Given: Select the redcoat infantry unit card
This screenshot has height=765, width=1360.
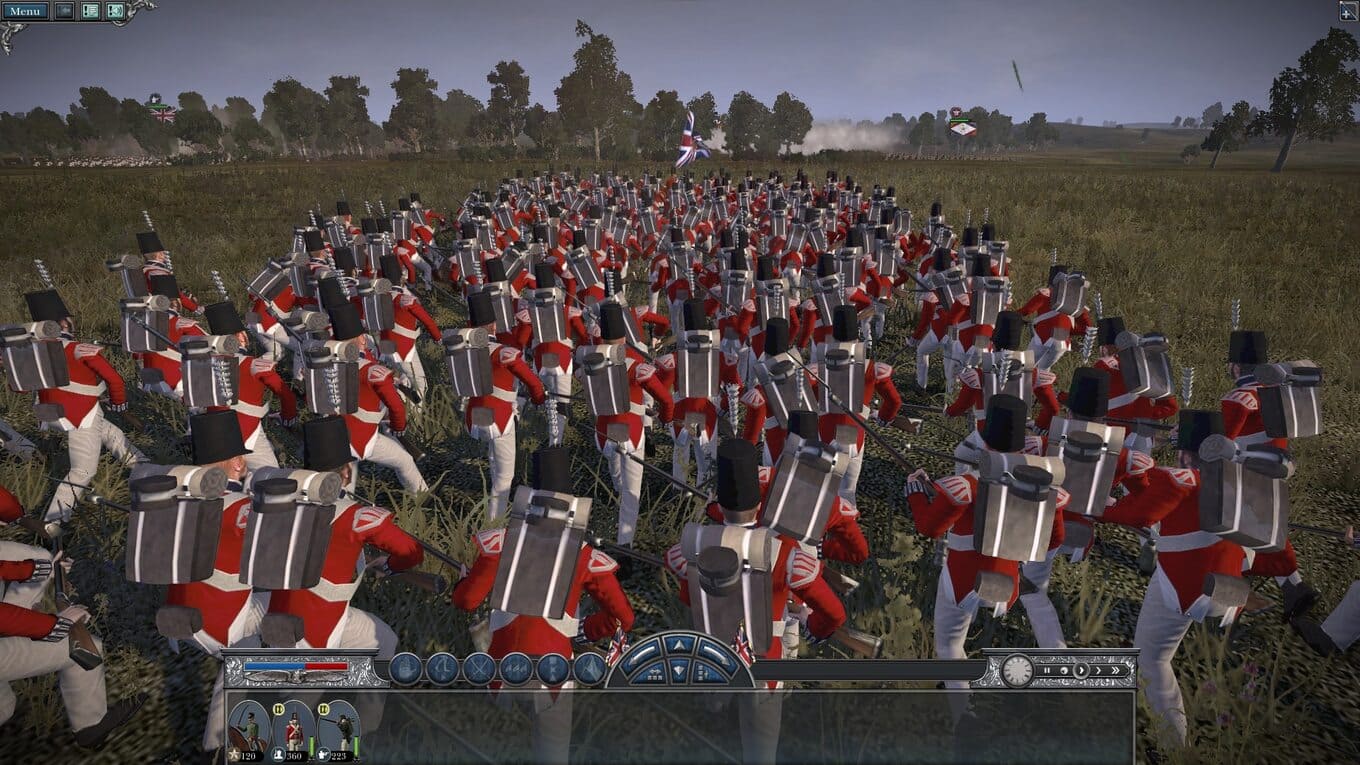Looking at the screenshot, I should (x=293, y=729).
